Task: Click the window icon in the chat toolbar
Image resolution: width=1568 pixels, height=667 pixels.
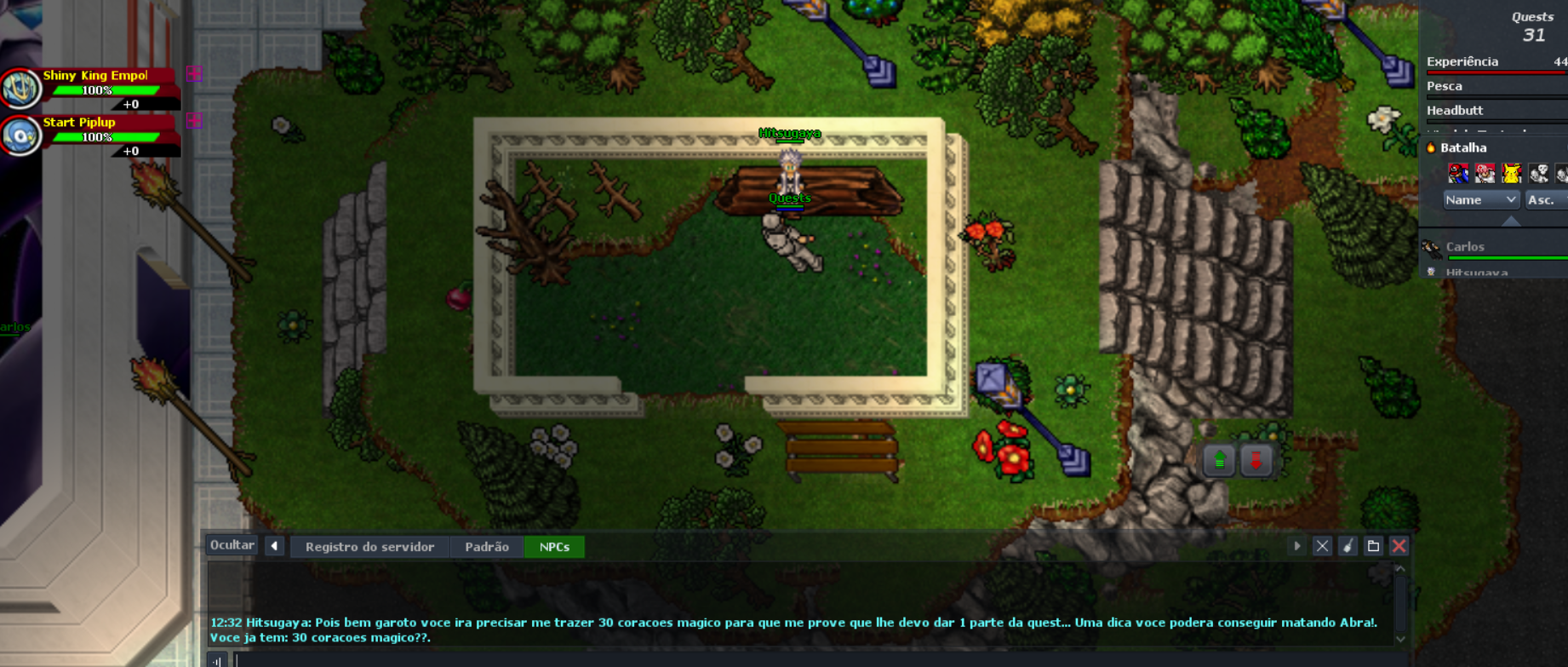Action: 1373,546
